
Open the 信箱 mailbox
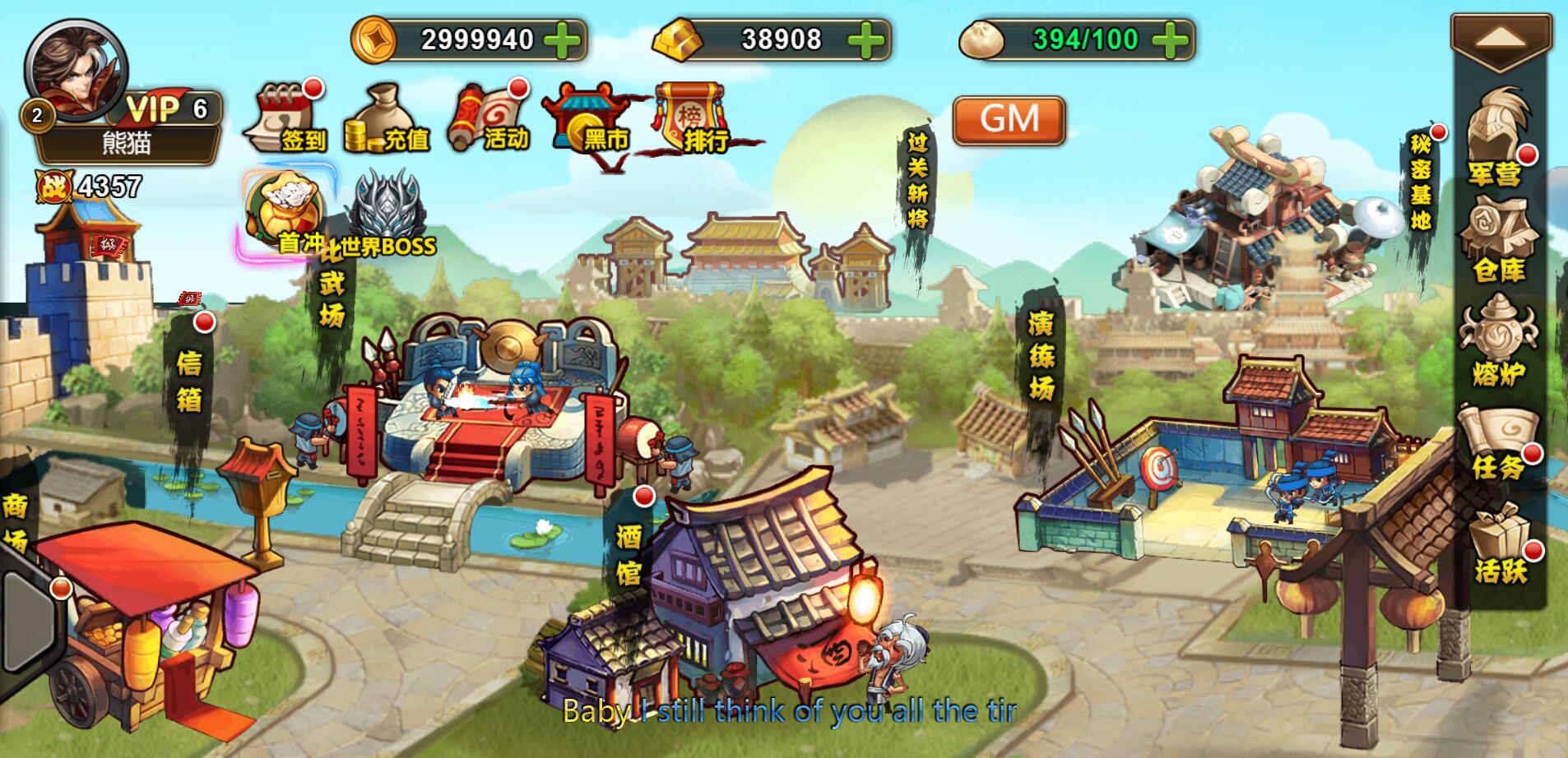(x=188, y=380)
